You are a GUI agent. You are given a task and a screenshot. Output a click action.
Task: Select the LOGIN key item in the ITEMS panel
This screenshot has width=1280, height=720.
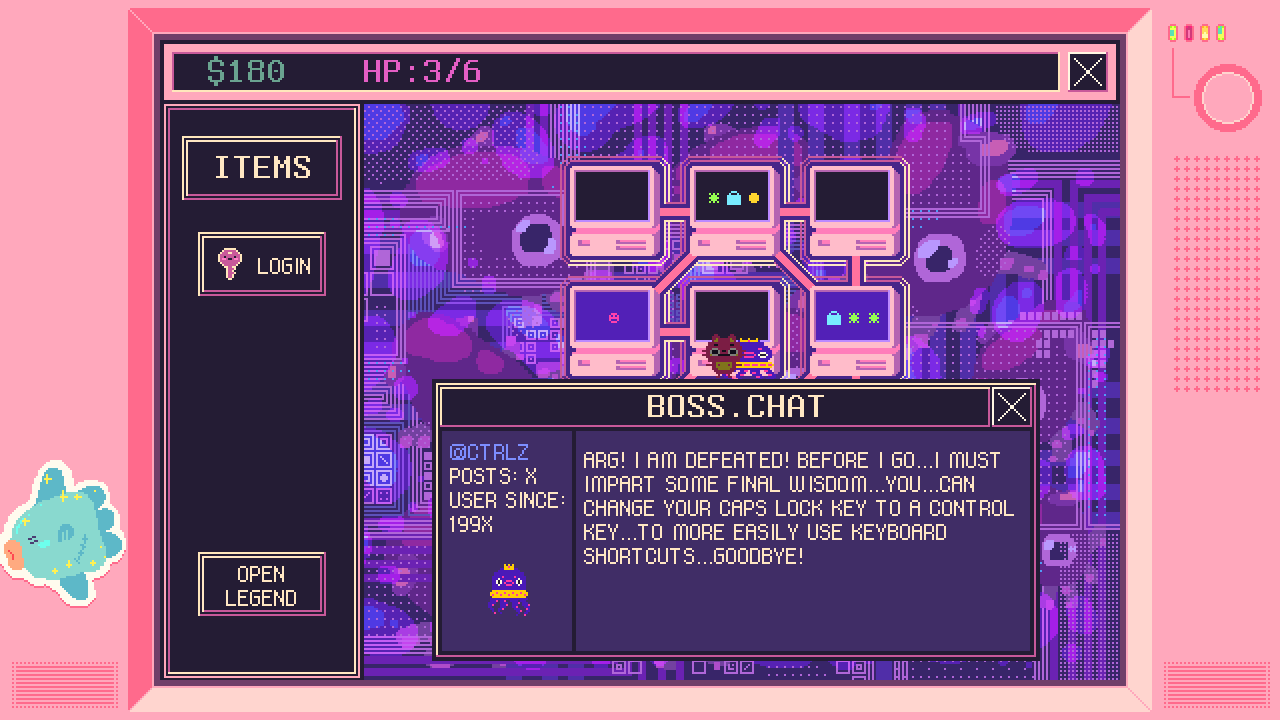(261, 264)
